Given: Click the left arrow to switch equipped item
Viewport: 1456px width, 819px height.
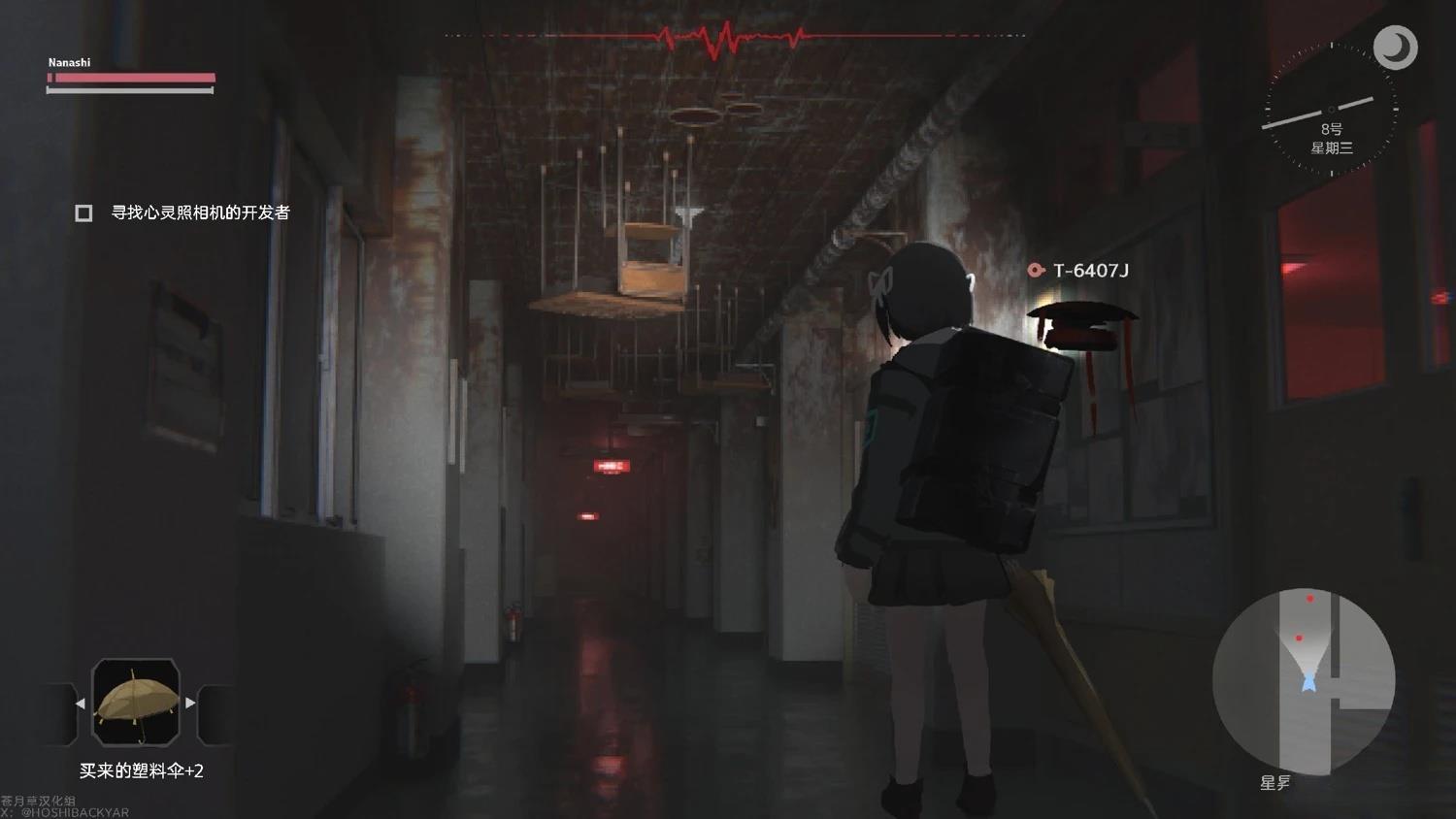Looking at the screenshot, I should 80,703.
